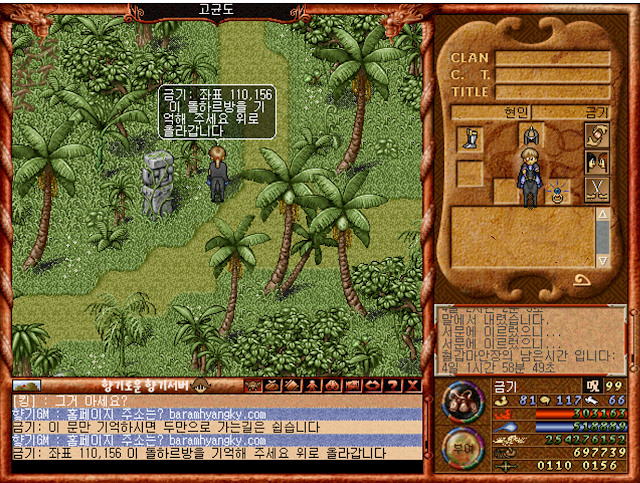Open the question mark help button
Image resolution: width=640 pixels, height=483 pixels.
(x=393, y=385)
